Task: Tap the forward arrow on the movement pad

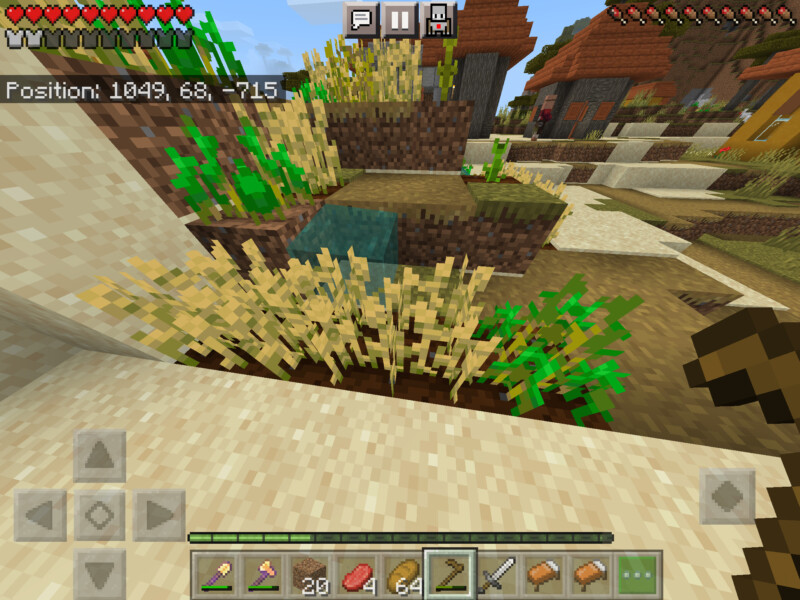Action: [x=100, y=457]
